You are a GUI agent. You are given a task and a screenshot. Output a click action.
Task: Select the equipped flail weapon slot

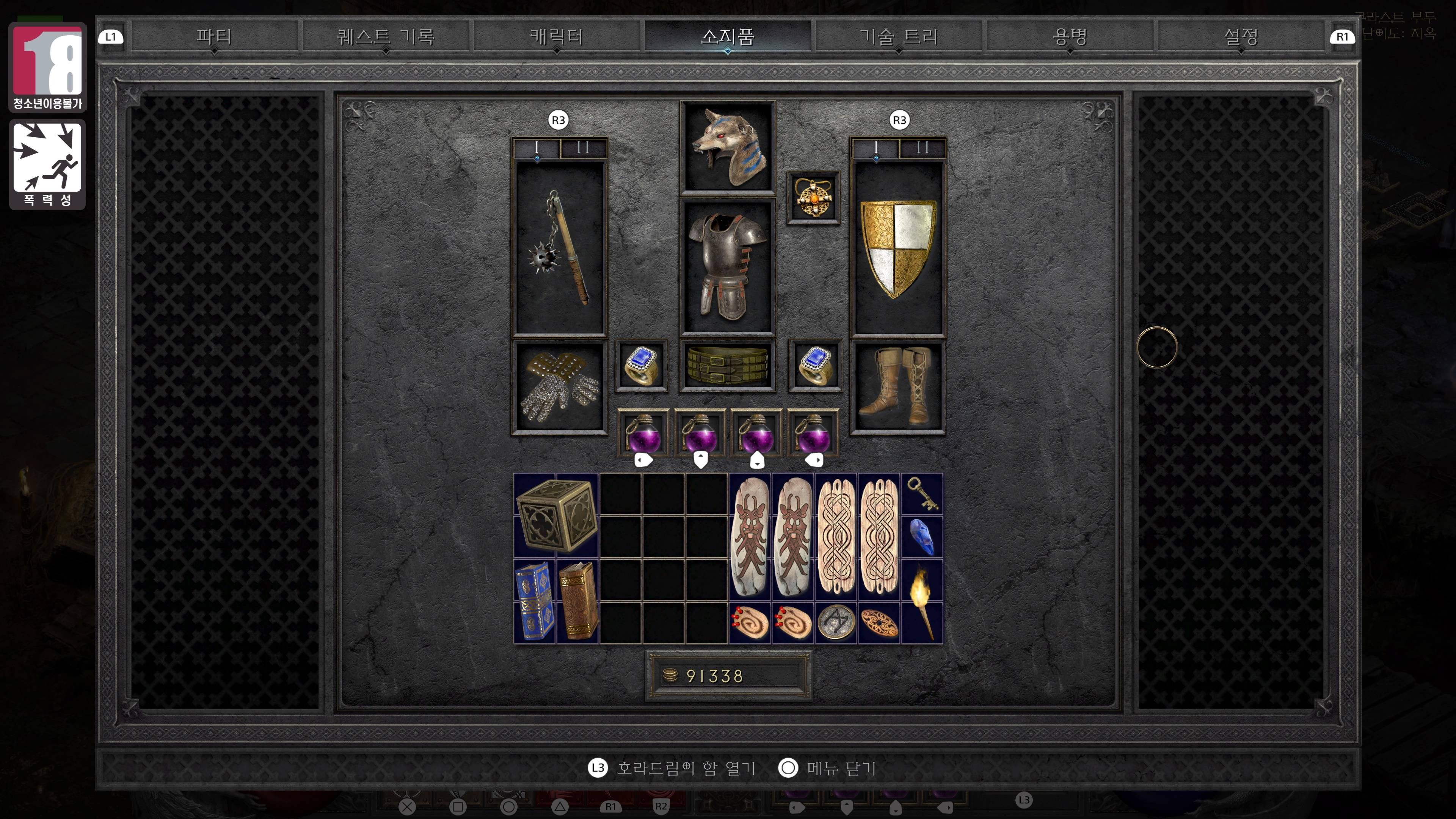click(559, 248)
